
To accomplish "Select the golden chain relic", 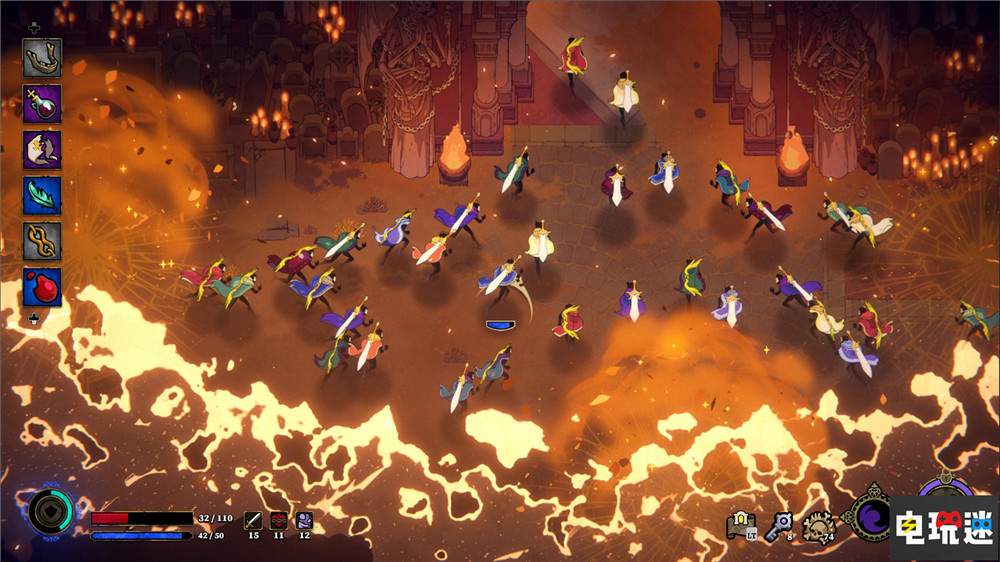I will pos(42,242).
